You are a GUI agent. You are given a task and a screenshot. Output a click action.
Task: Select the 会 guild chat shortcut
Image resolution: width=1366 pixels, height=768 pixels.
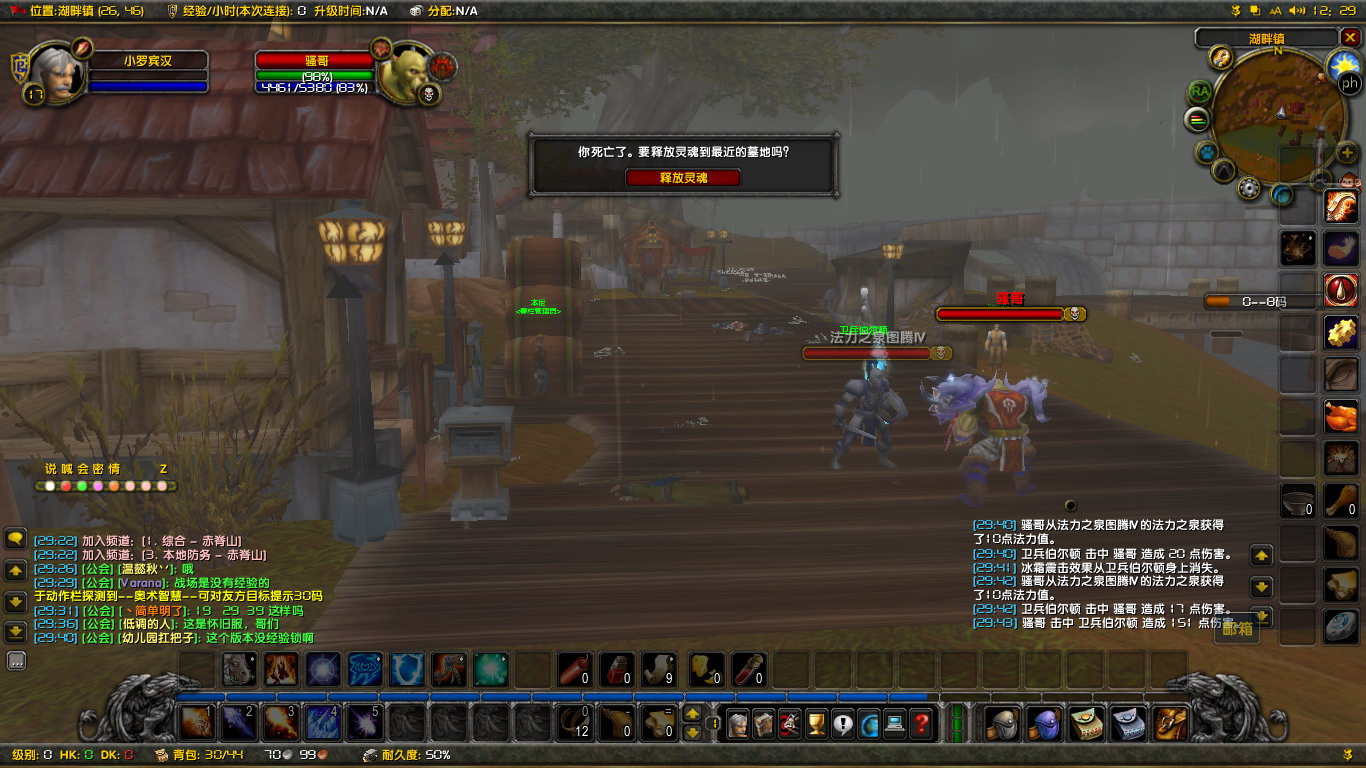point(83,468)
